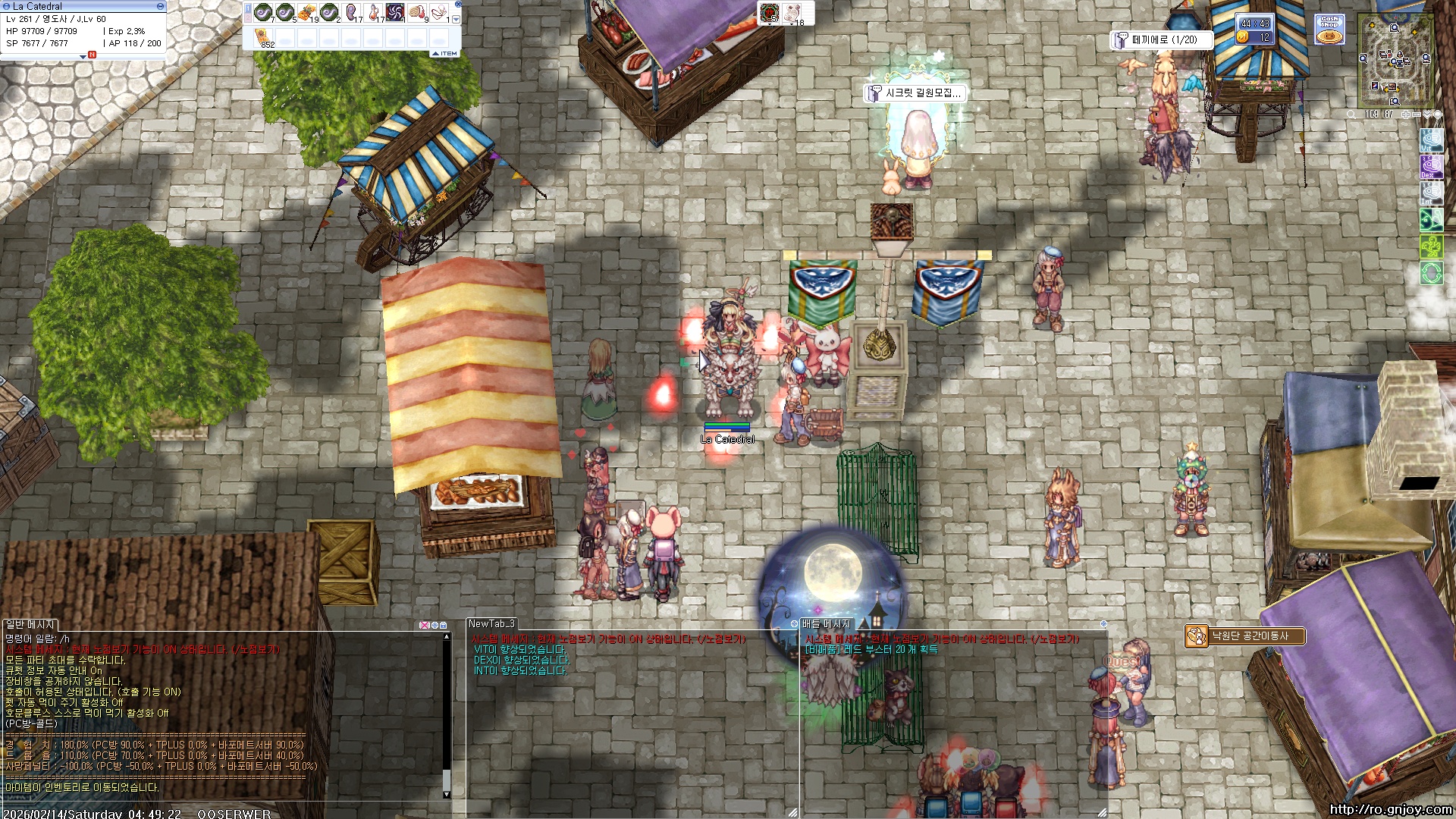Select the Vit buff status icon
Image resolution: width=1456 pixels, height=819 pixels.
(1431, 142)
